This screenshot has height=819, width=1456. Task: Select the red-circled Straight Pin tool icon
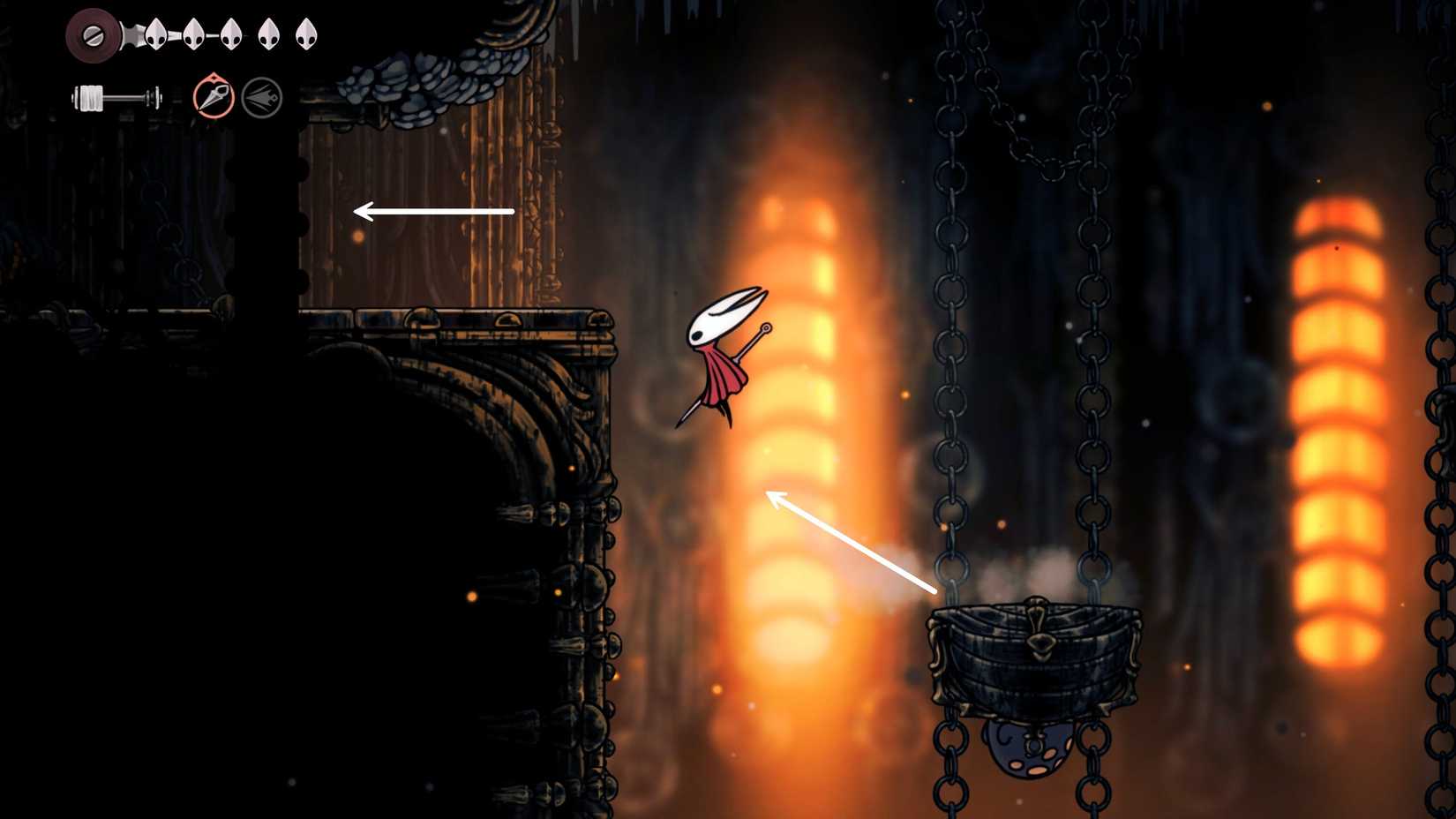[214, 98]
